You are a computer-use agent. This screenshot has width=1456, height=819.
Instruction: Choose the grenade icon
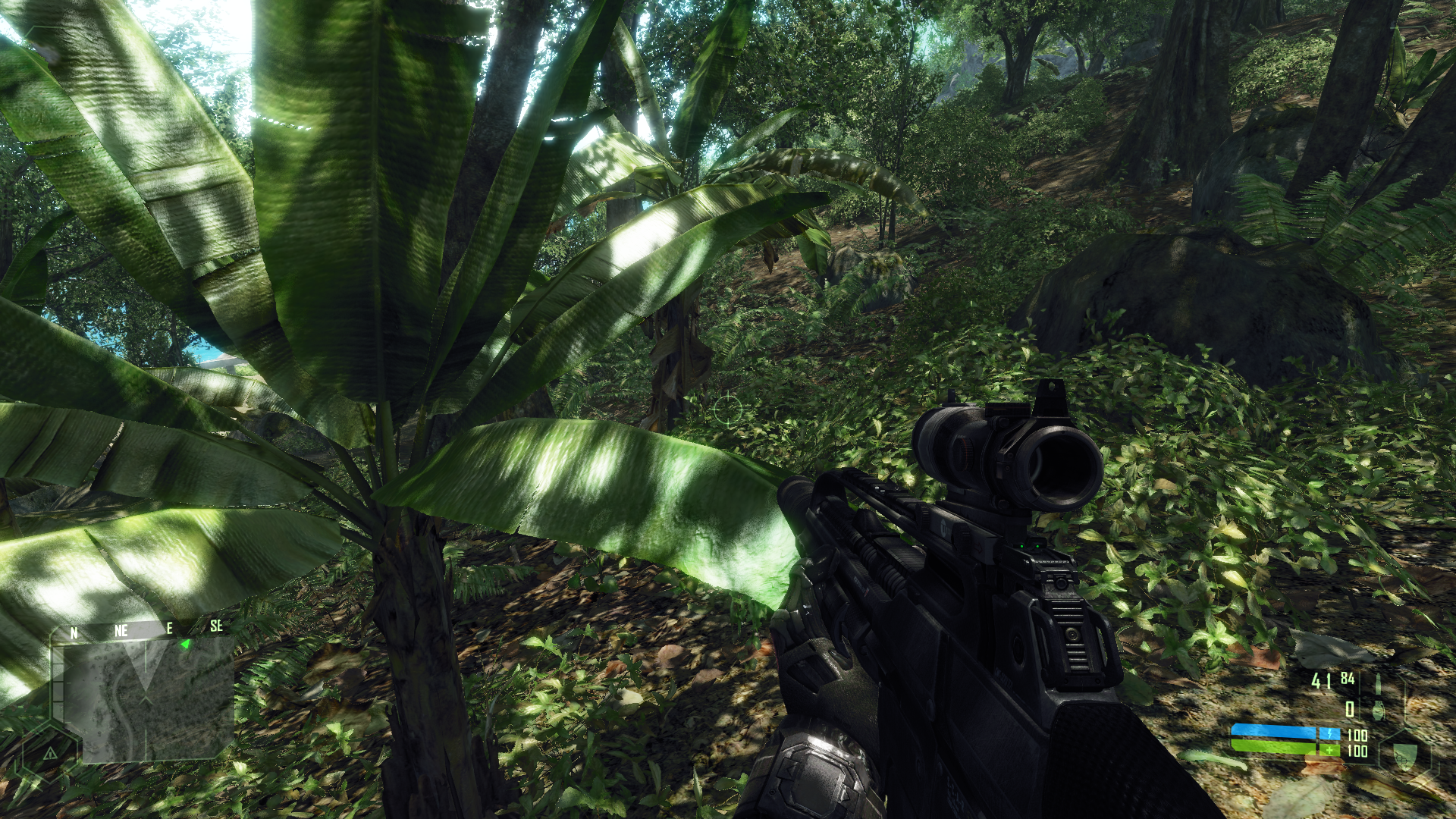point(1378,711)
